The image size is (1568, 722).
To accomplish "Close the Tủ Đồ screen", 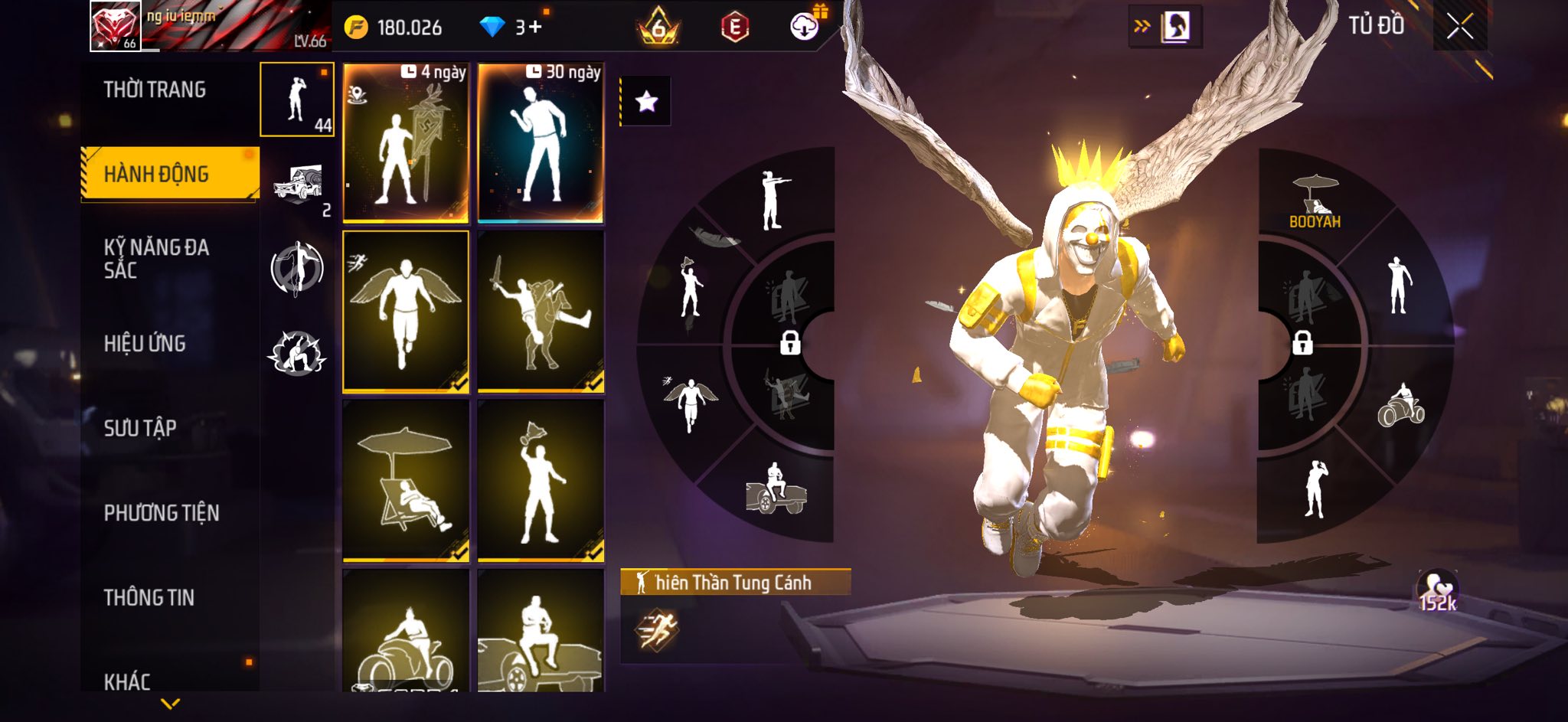I will tap(1459, 28).
